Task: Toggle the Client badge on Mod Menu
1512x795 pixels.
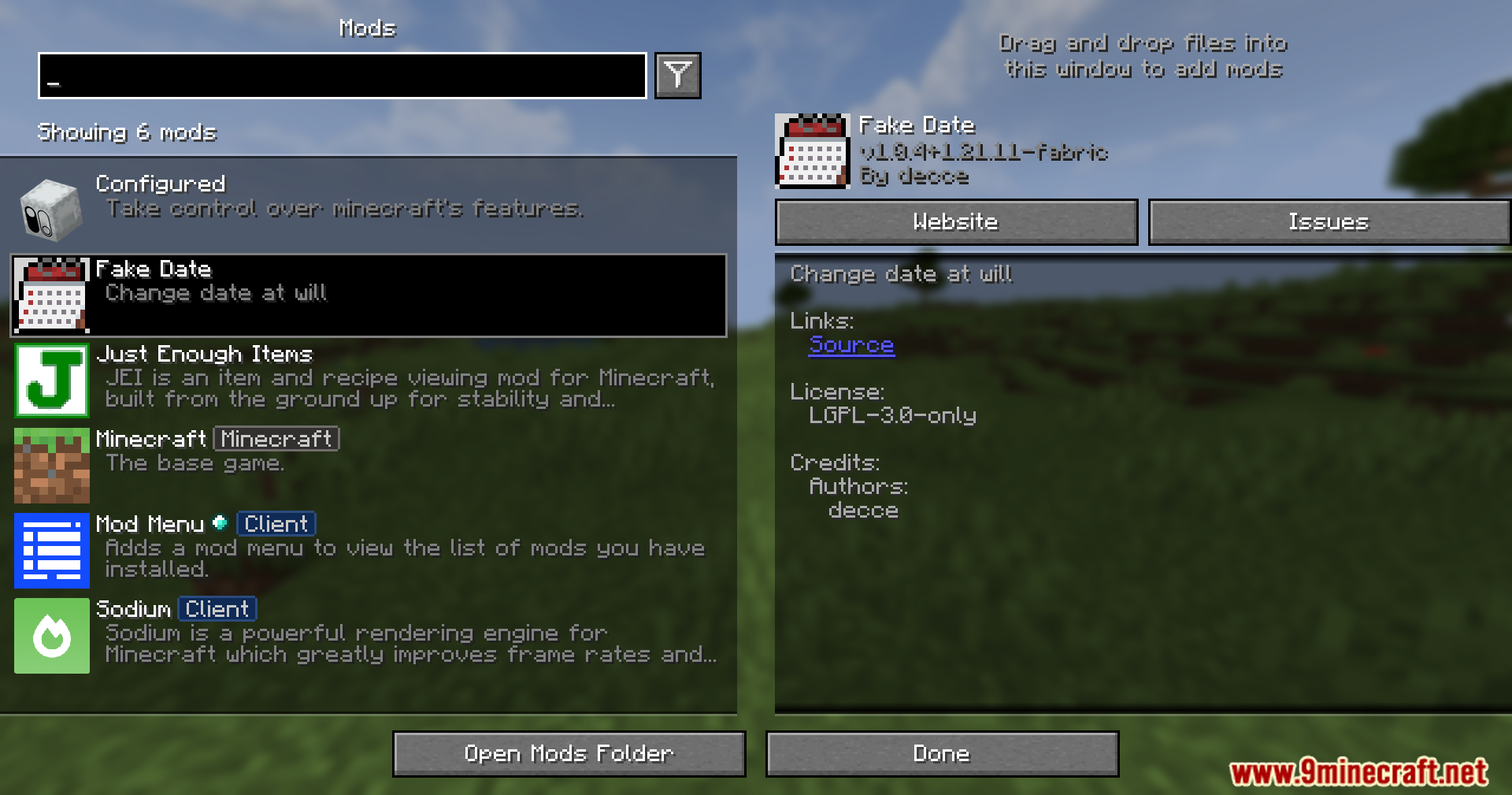Action: pyautogui.click(x=276, y=523)
